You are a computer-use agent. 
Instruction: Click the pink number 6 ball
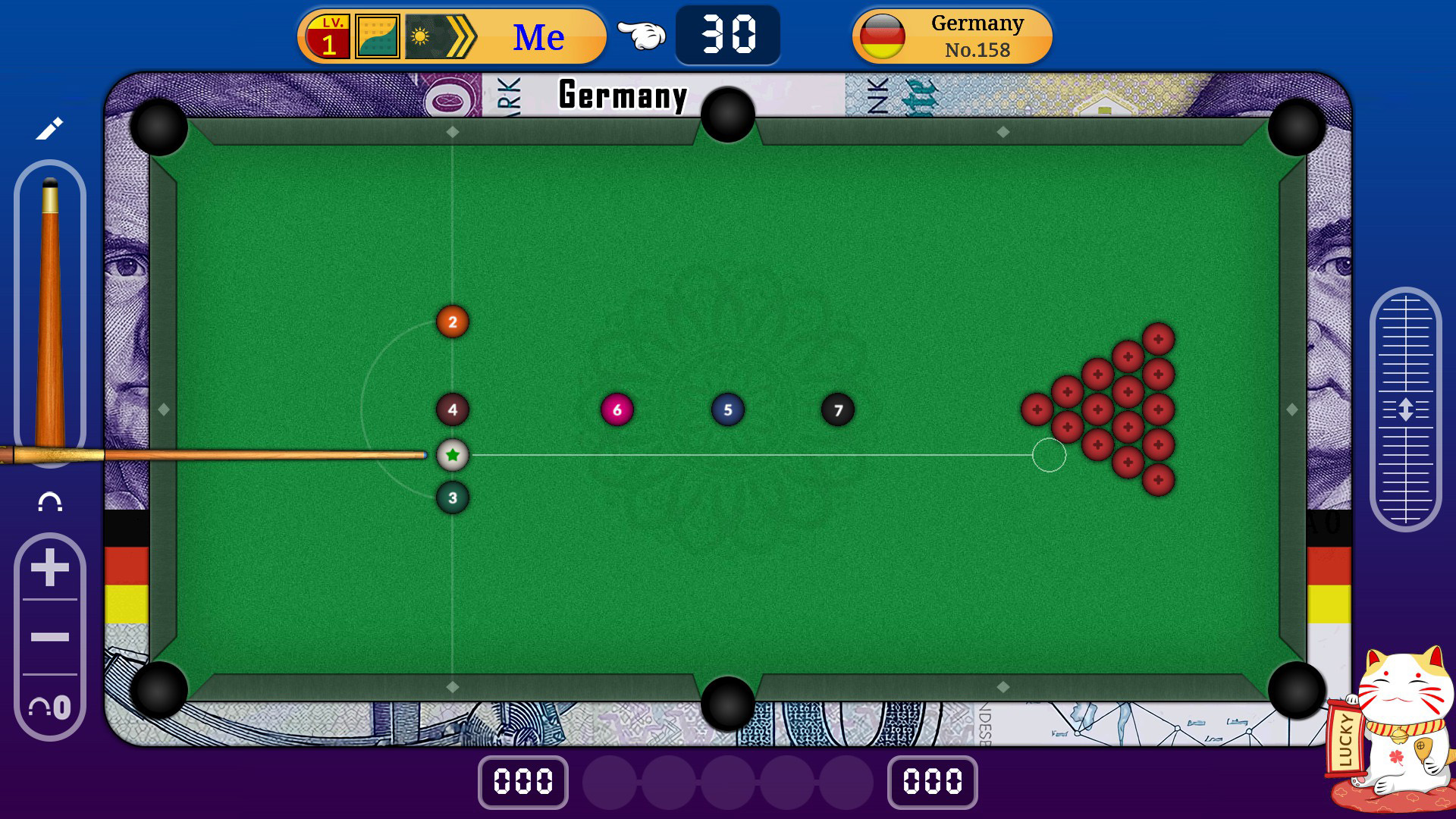click(617, 408)
